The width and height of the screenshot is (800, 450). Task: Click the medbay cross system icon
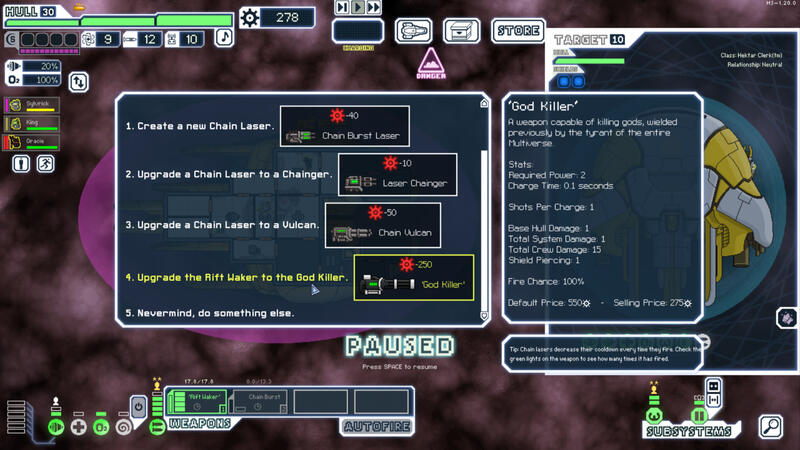click(79, 427)
